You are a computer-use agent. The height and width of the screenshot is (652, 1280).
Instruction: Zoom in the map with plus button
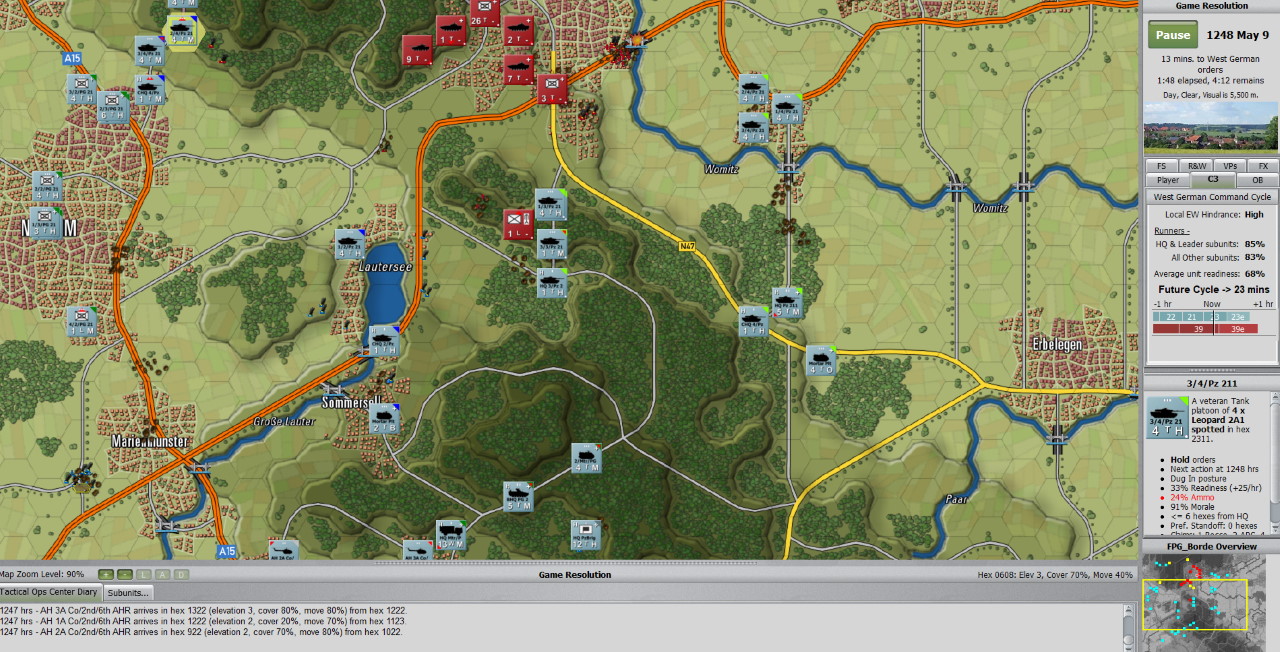point(107,574)
